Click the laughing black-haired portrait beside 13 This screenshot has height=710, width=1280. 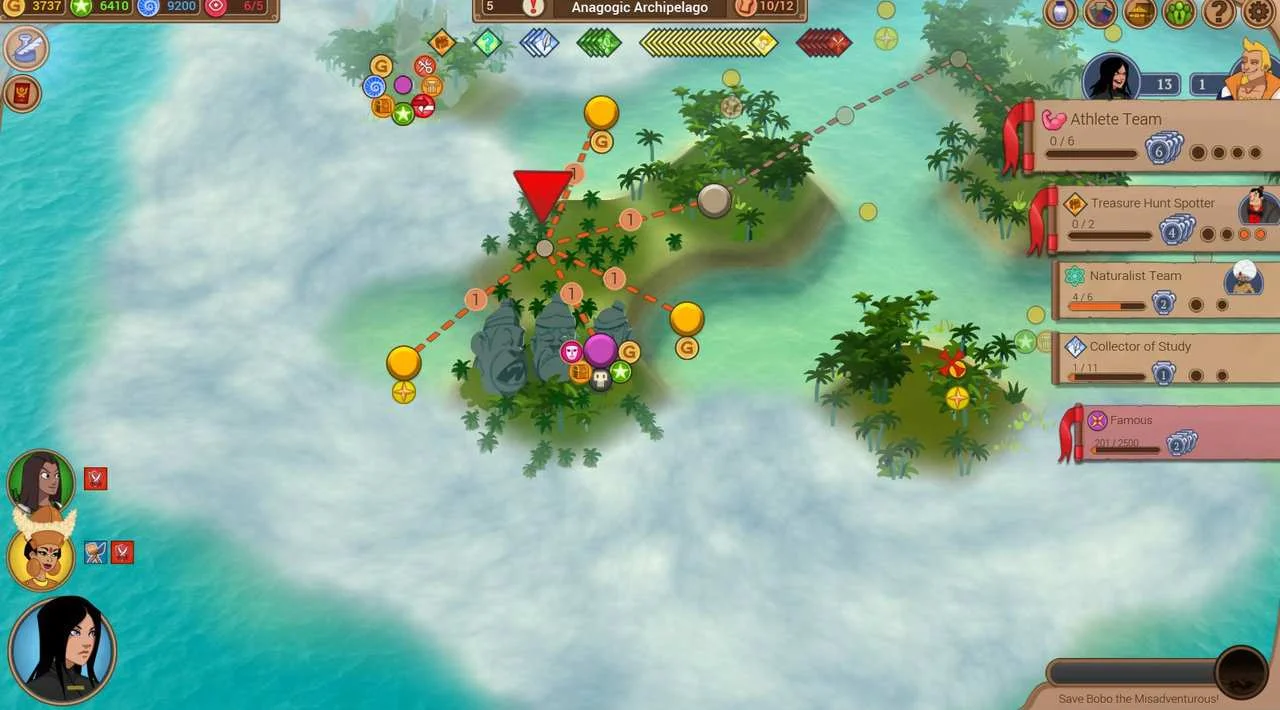(x=1112, y=77)
